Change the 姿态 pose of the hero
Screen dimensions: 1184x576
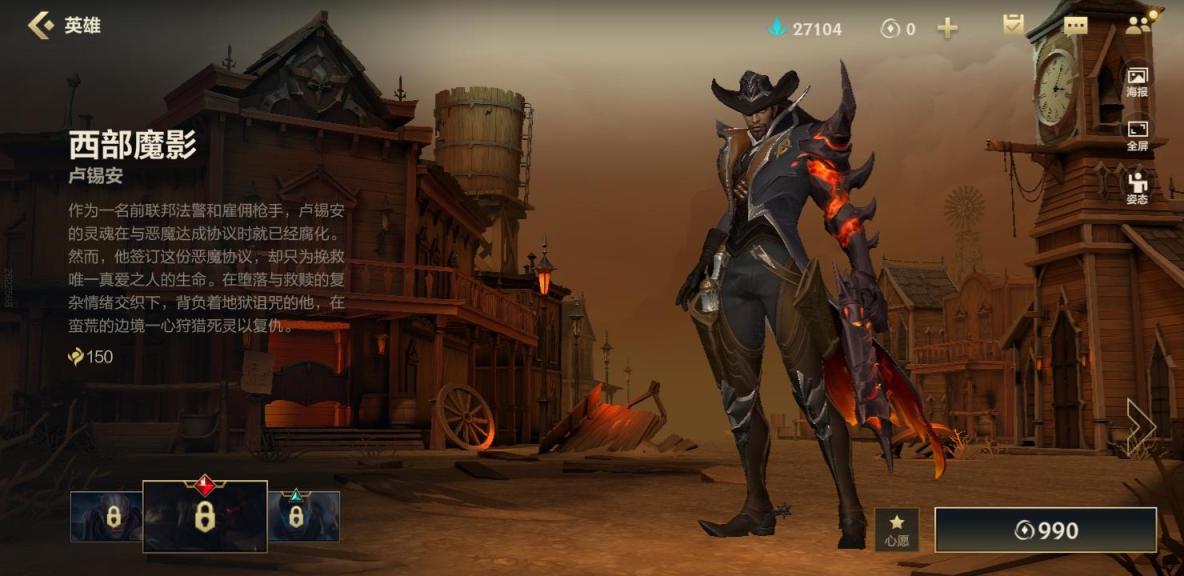point(1137,188)
